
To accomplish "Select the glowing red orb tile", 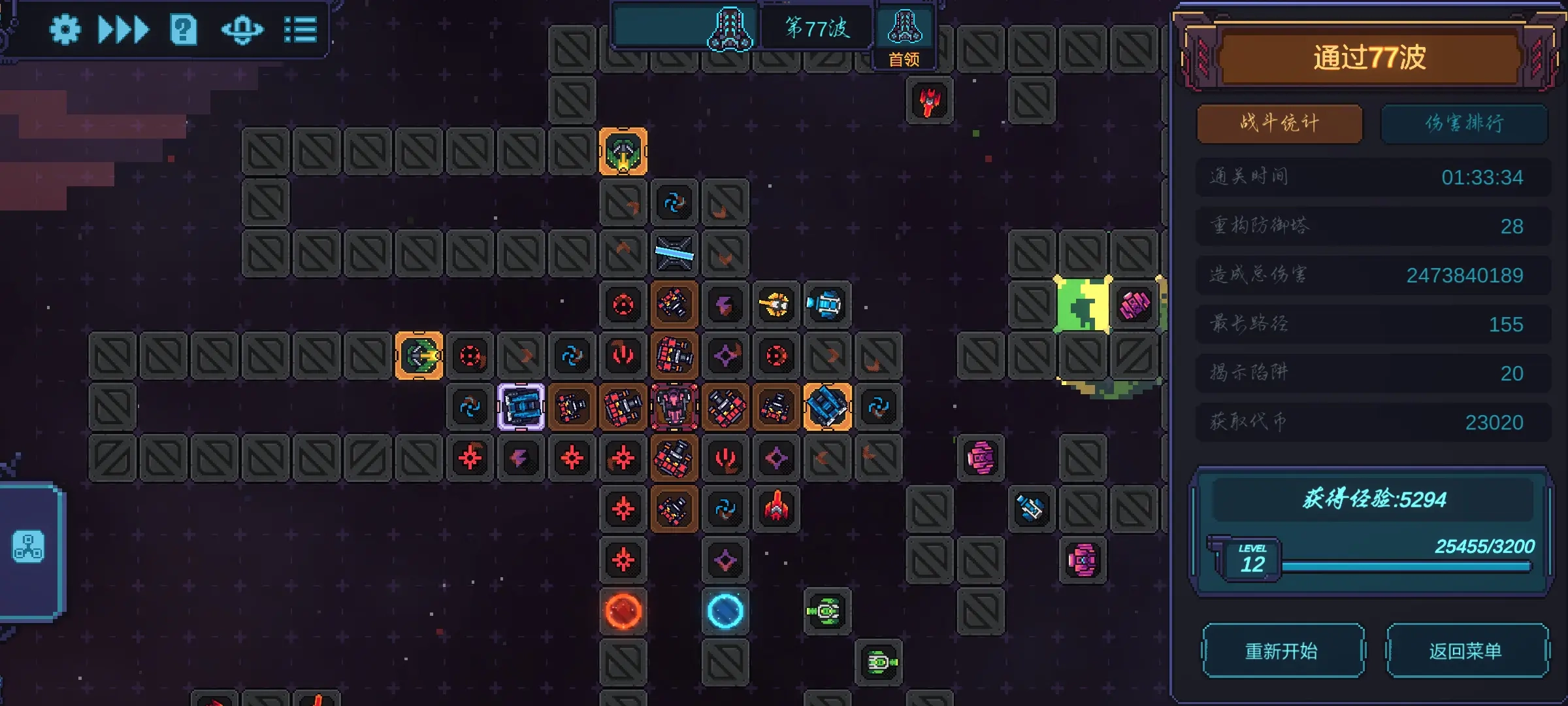I will pyautogui.click(x=623, y=611).
